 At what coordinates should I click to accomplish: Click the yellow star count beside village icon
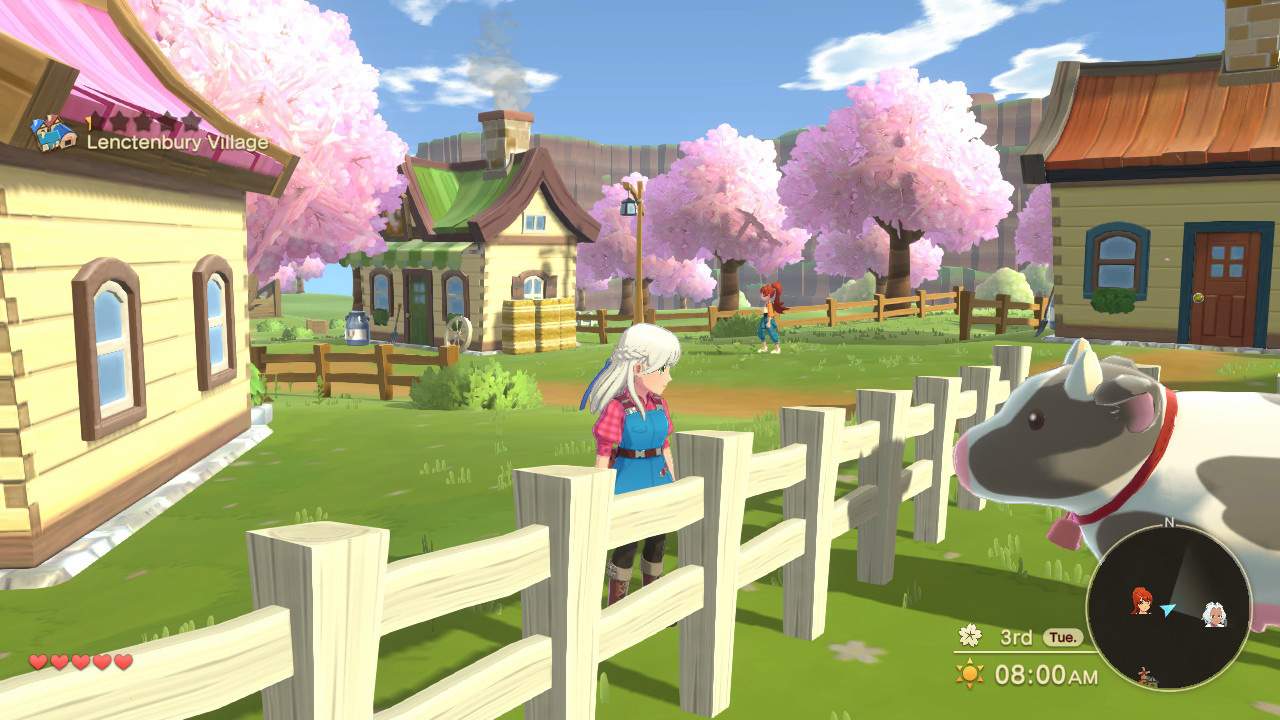[x=89, y=120]
